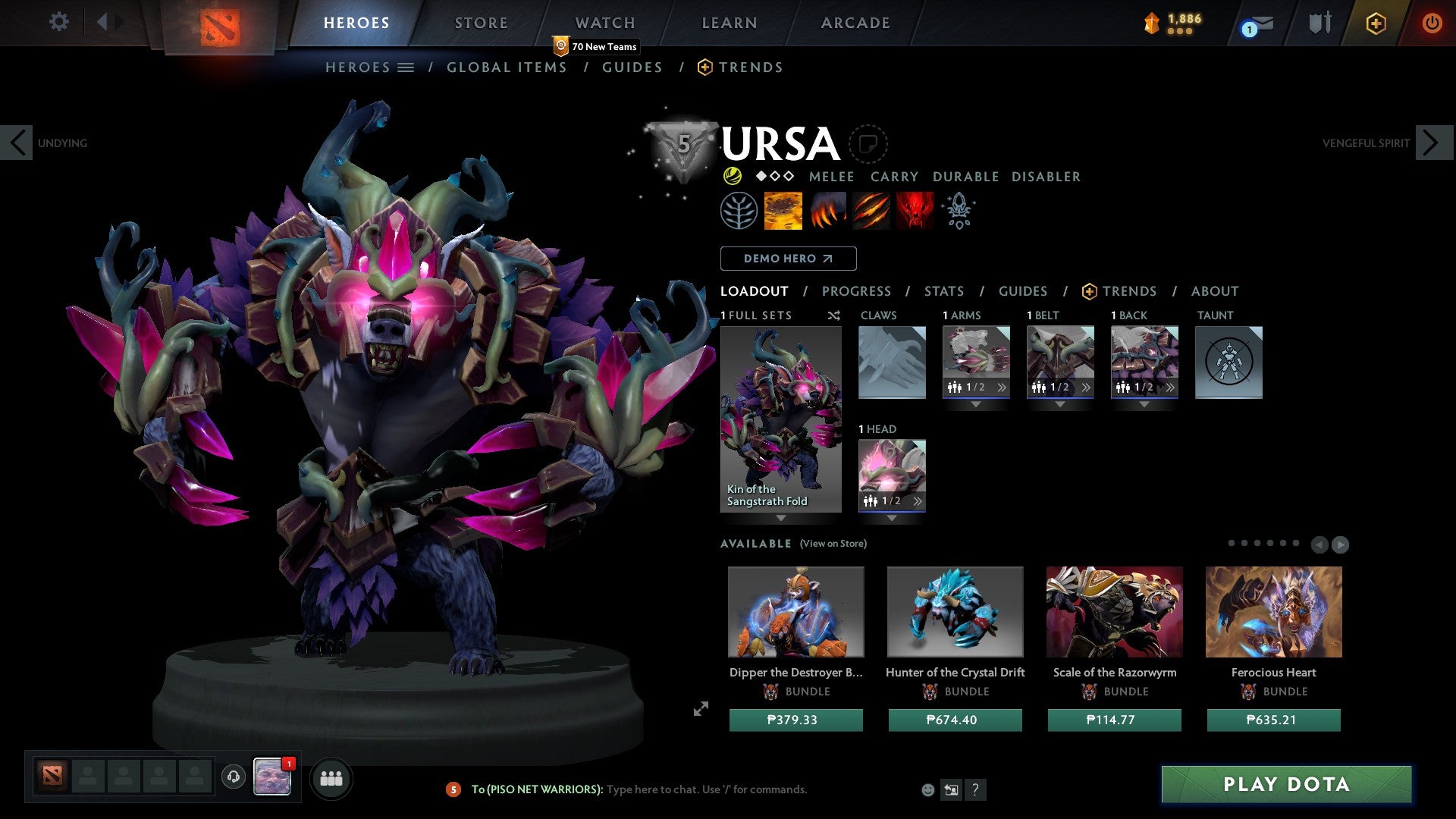1456x819 pixels.
Task: Select the Kin of the Sangstrath Fold set
Action: 780,419
